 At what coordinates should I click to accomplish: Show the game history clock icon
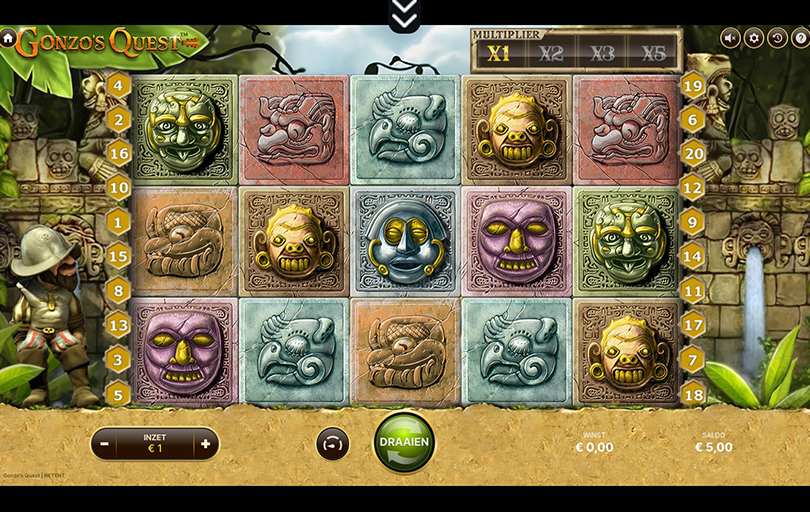(x=777, y=38)
